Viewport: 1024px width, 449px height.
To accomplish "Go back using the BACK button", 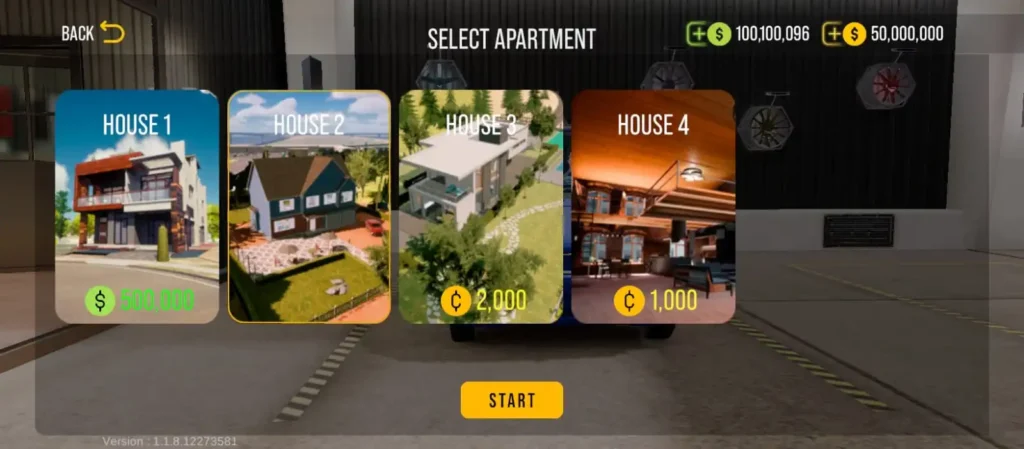I will click(x=92, y=33).
